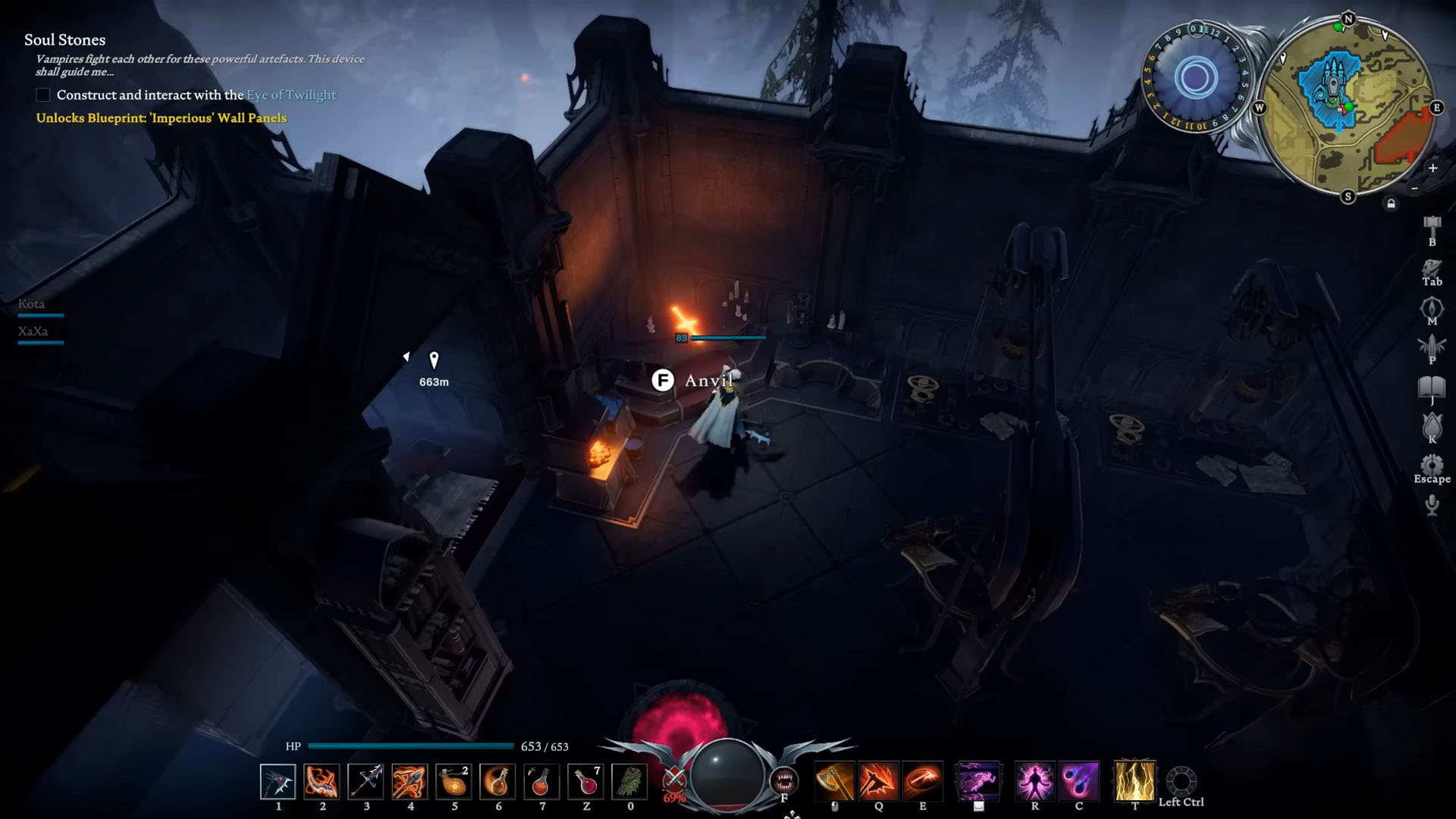Image resolution: width=1456 pixels, height=819 pixels.
Task: Toggle the minimap lock icon
Action: 1391,204
